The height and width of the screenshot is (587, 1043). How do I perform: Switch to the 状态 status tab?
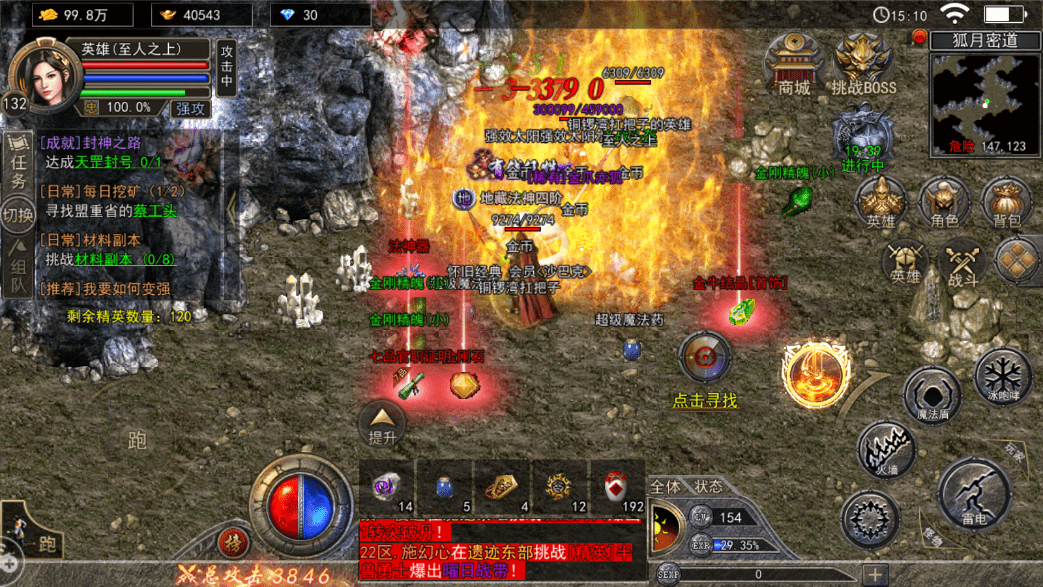[708, 486]
